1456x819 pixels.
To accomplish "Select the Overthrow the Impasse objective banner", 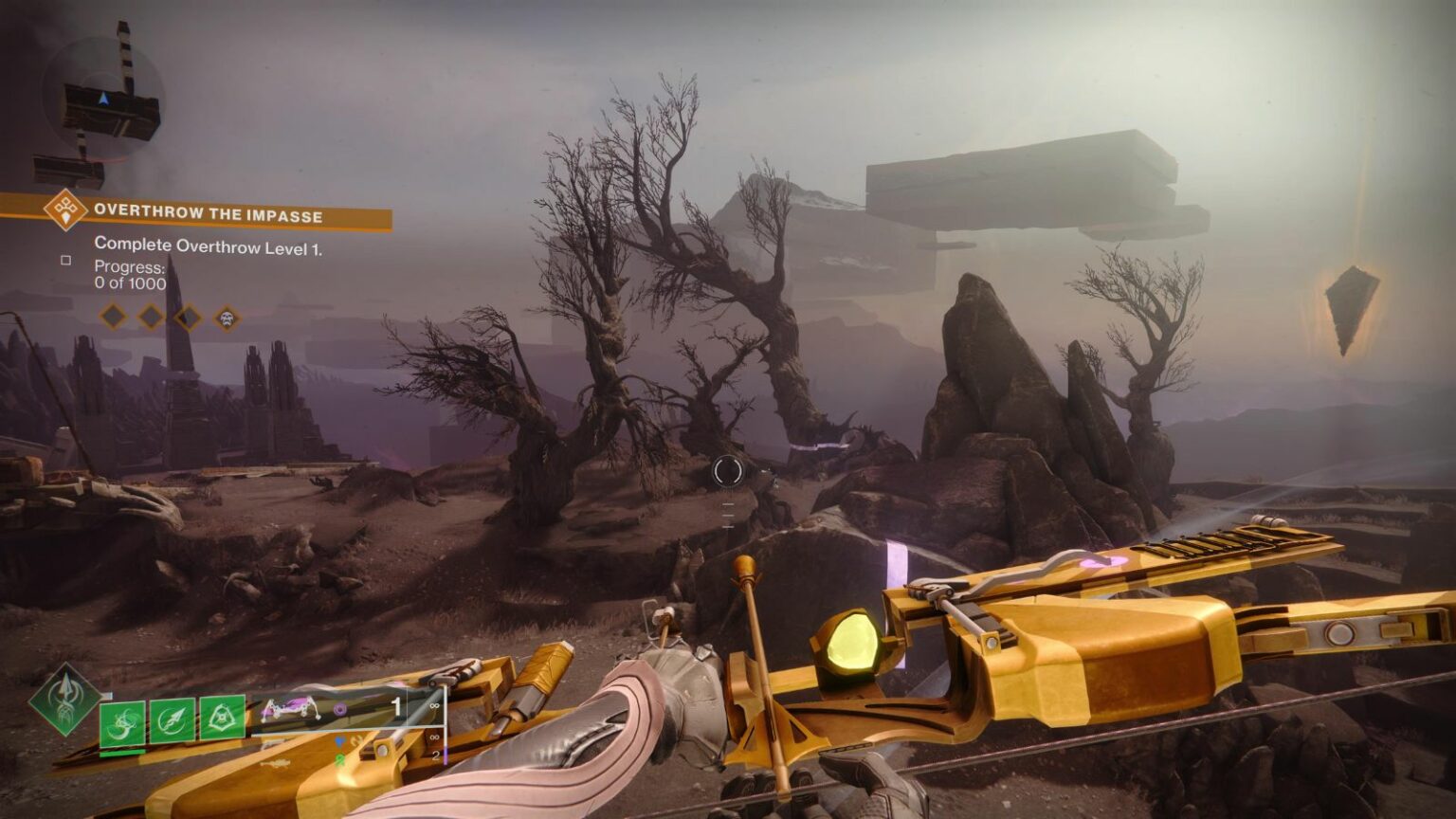I will [x=208, y=215].
